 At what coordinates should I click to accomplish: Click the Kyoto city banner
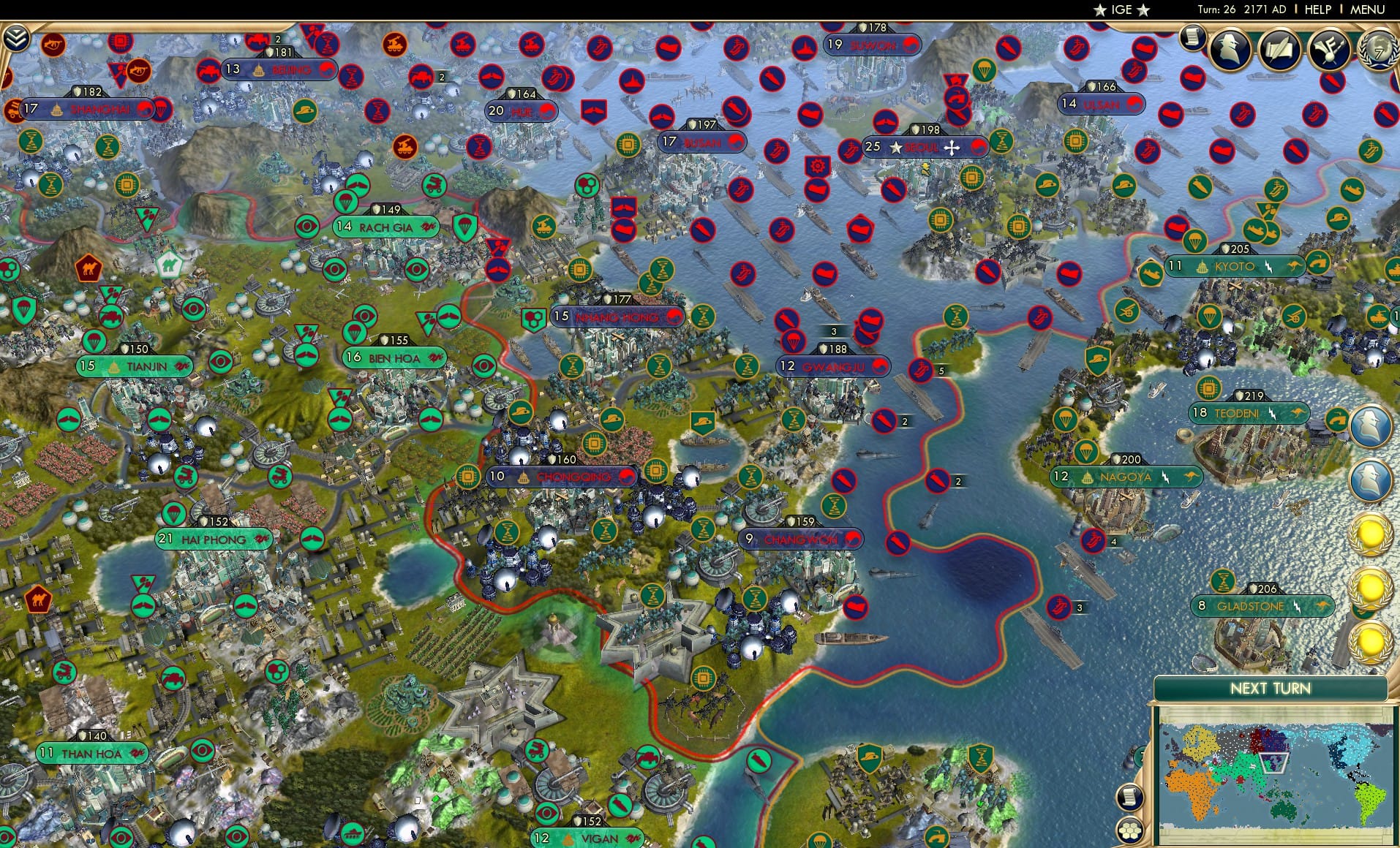coord(1235,266)
